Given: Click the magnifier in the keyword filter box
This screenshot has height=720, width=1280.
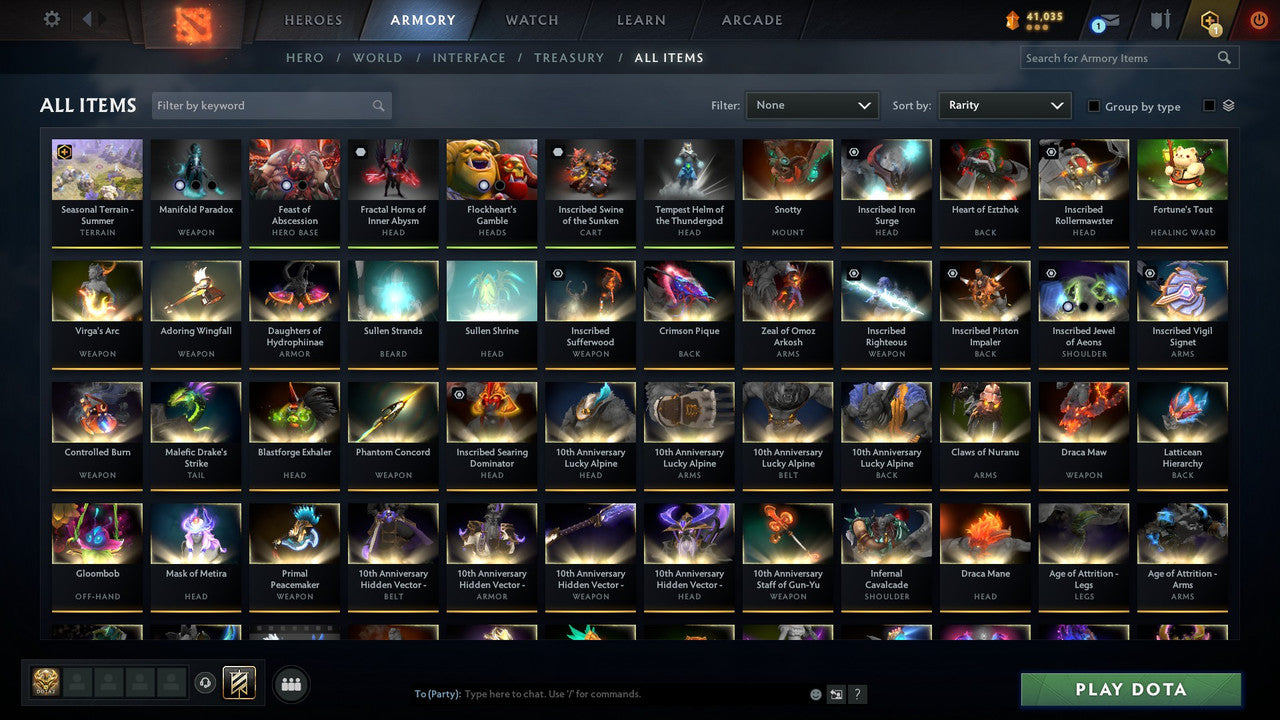Looking at the screenshot, I should point(378,105).
